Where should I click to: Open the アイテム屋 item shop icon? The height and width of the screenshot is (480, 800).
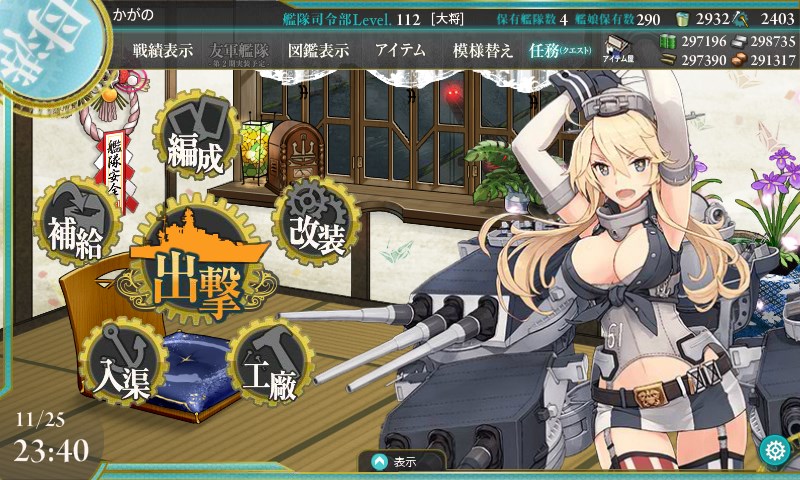[x=615, y=49]
